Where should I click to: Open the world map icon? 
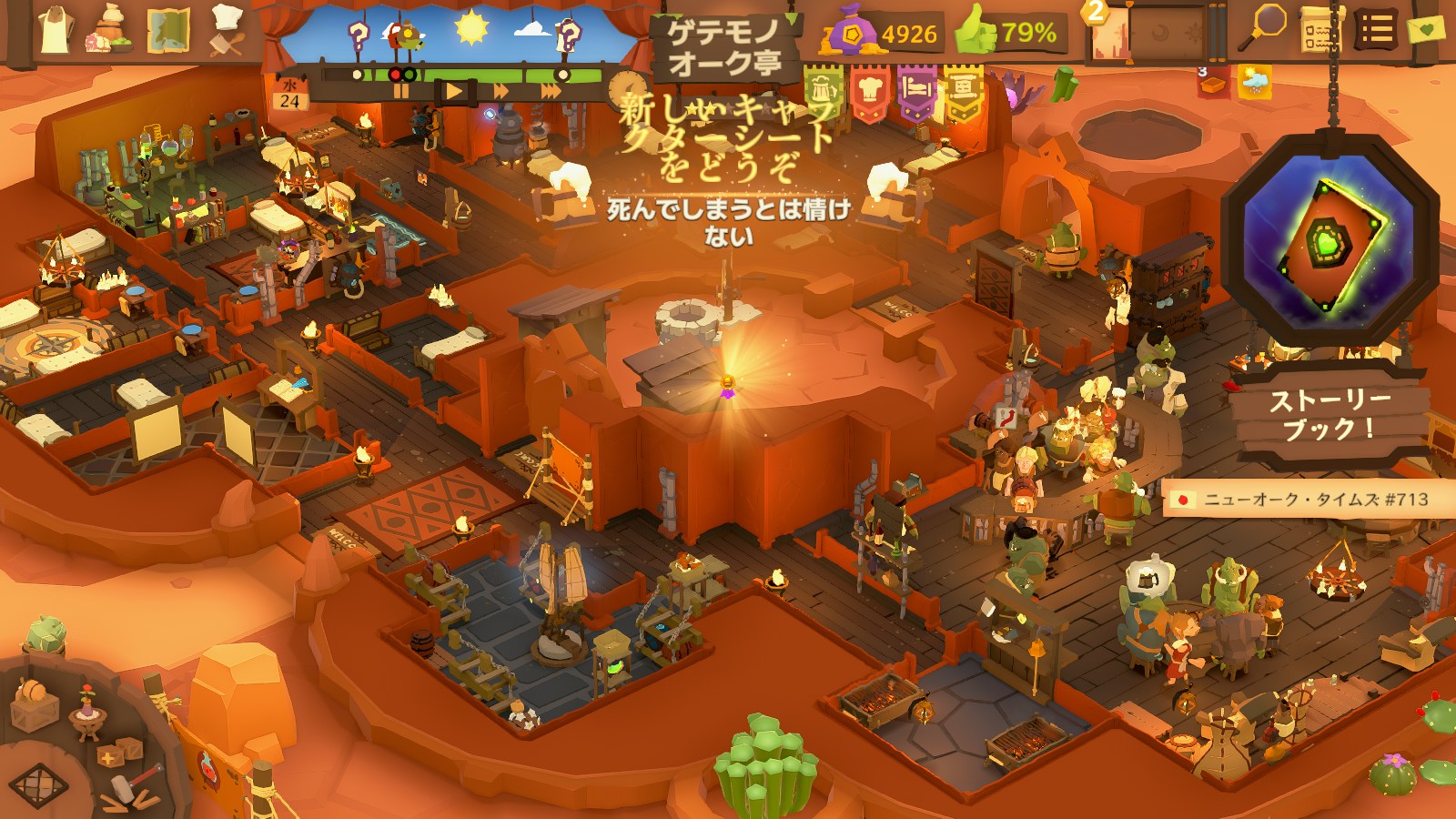point(167,31)
